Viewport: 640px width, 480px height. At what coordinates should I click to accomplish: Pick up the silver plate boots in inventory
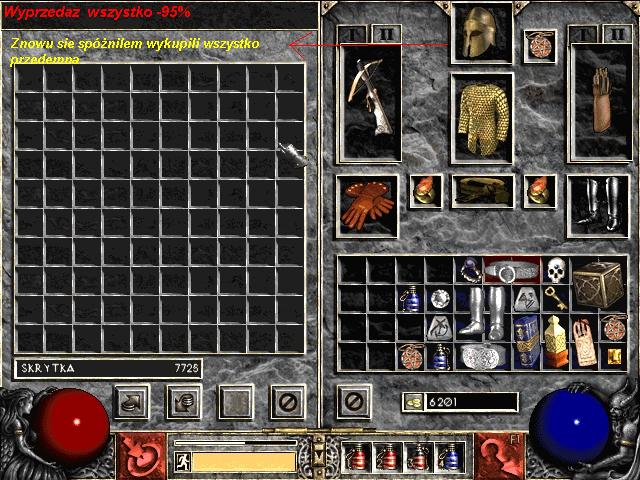coord(483,312)
